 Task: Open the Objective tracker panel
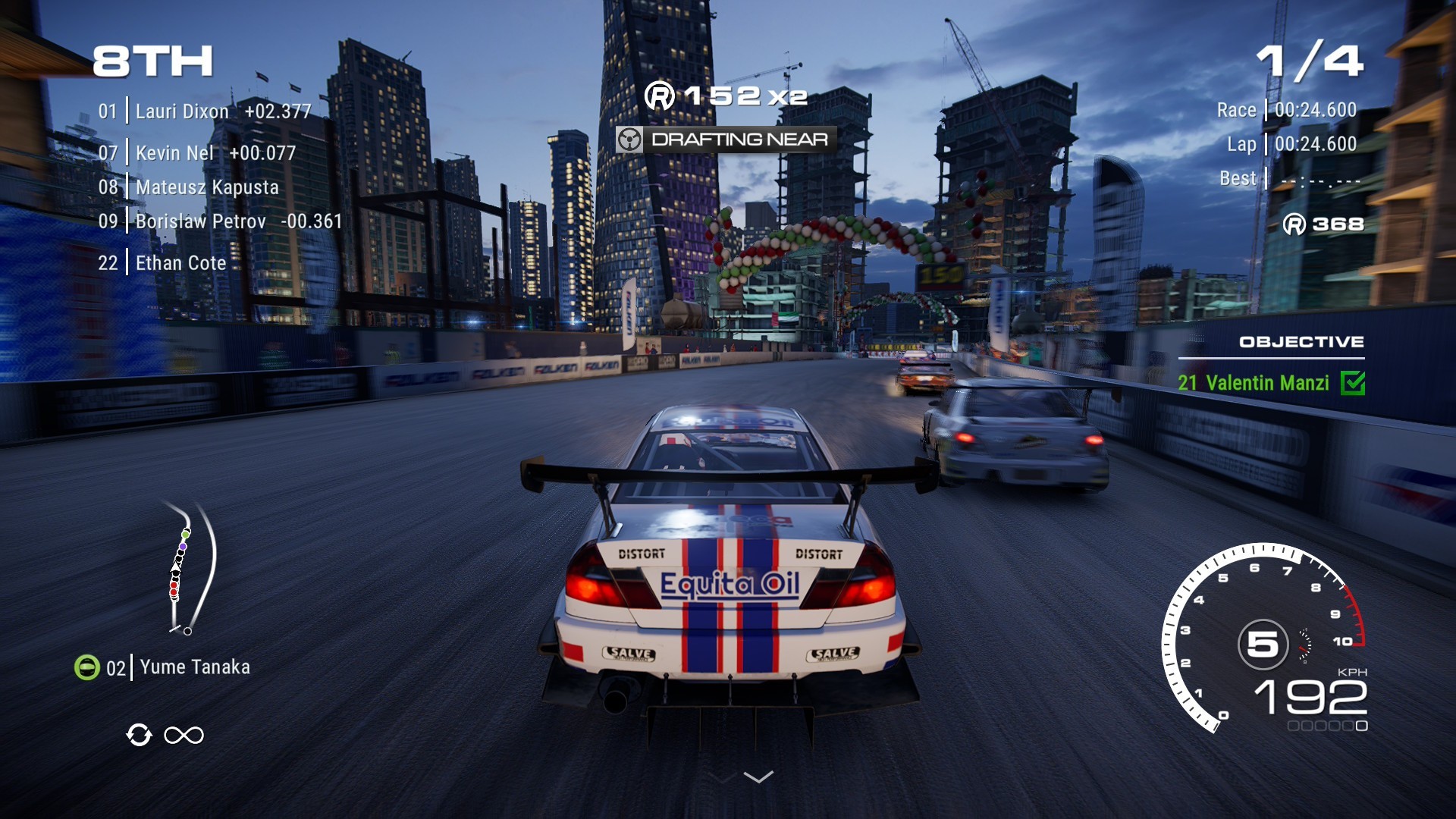1301,342
